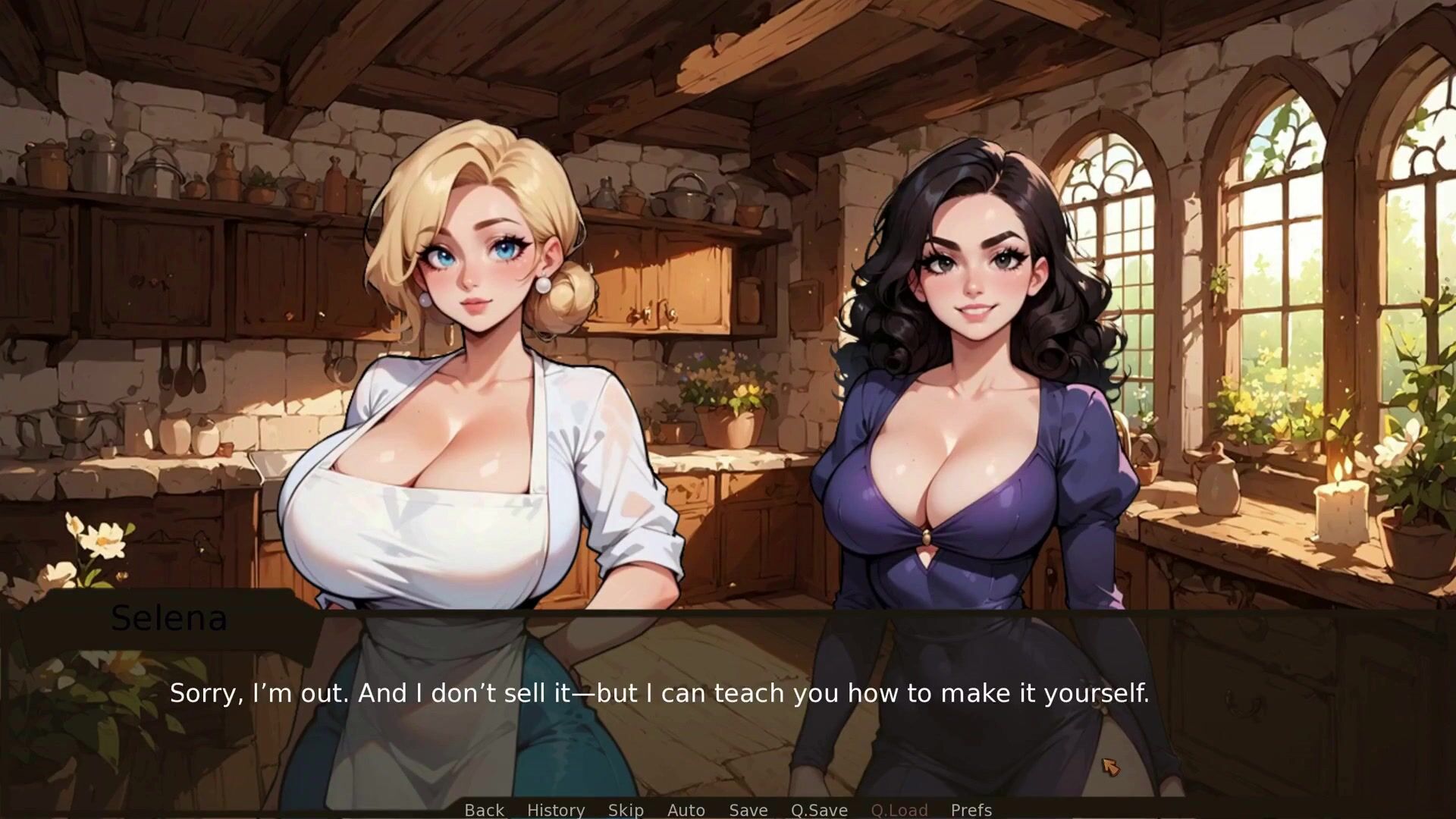Viewport: 1456px width, 819px height.
Task: Open Prefs settings
Action: point(971,810)
